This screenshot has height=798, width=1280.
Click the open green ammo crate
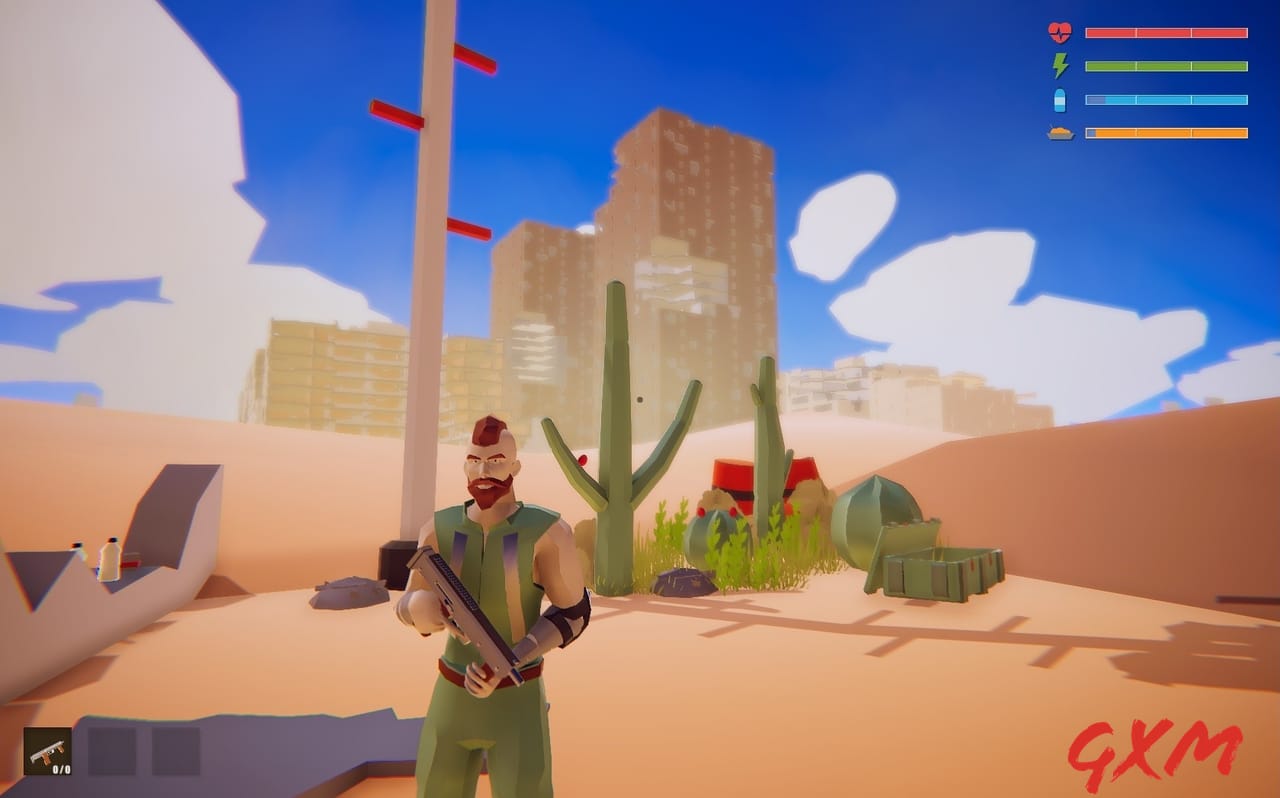(x=940, y=575)
